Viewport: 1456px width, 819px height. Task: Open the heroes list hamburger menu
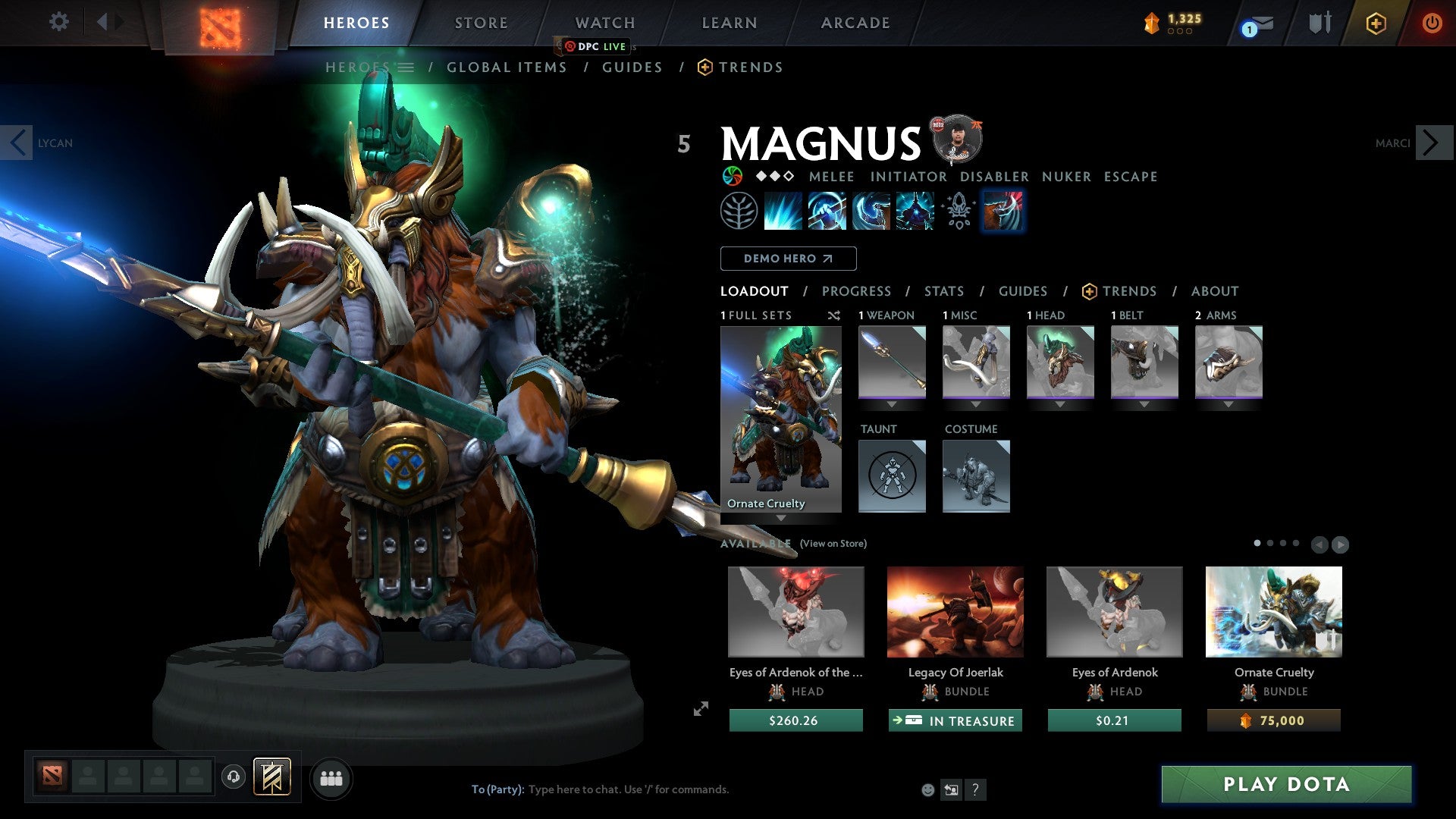(407, 67)
